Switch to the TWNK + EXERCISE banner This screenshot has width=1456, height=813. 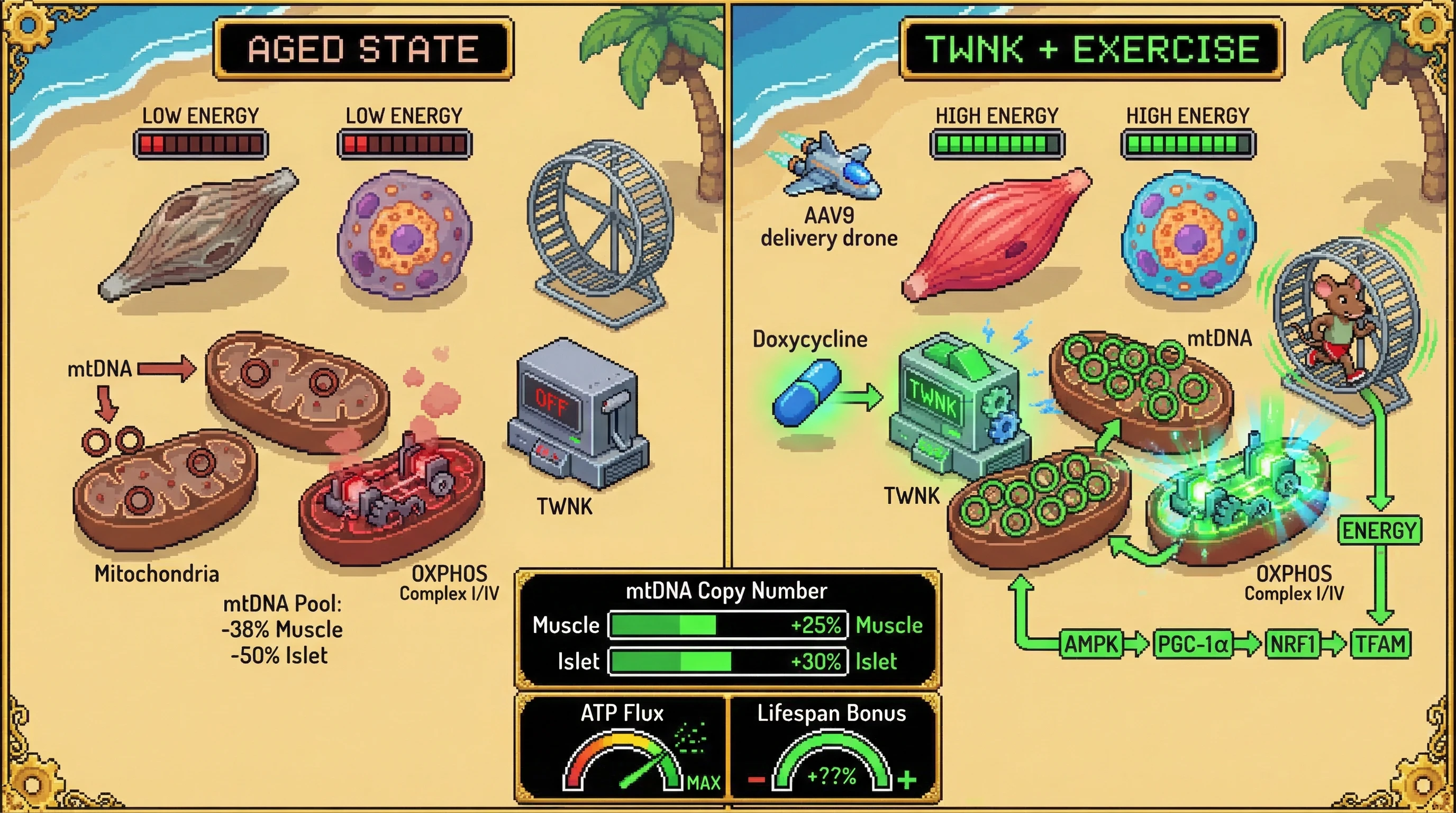pos(1091,49)
